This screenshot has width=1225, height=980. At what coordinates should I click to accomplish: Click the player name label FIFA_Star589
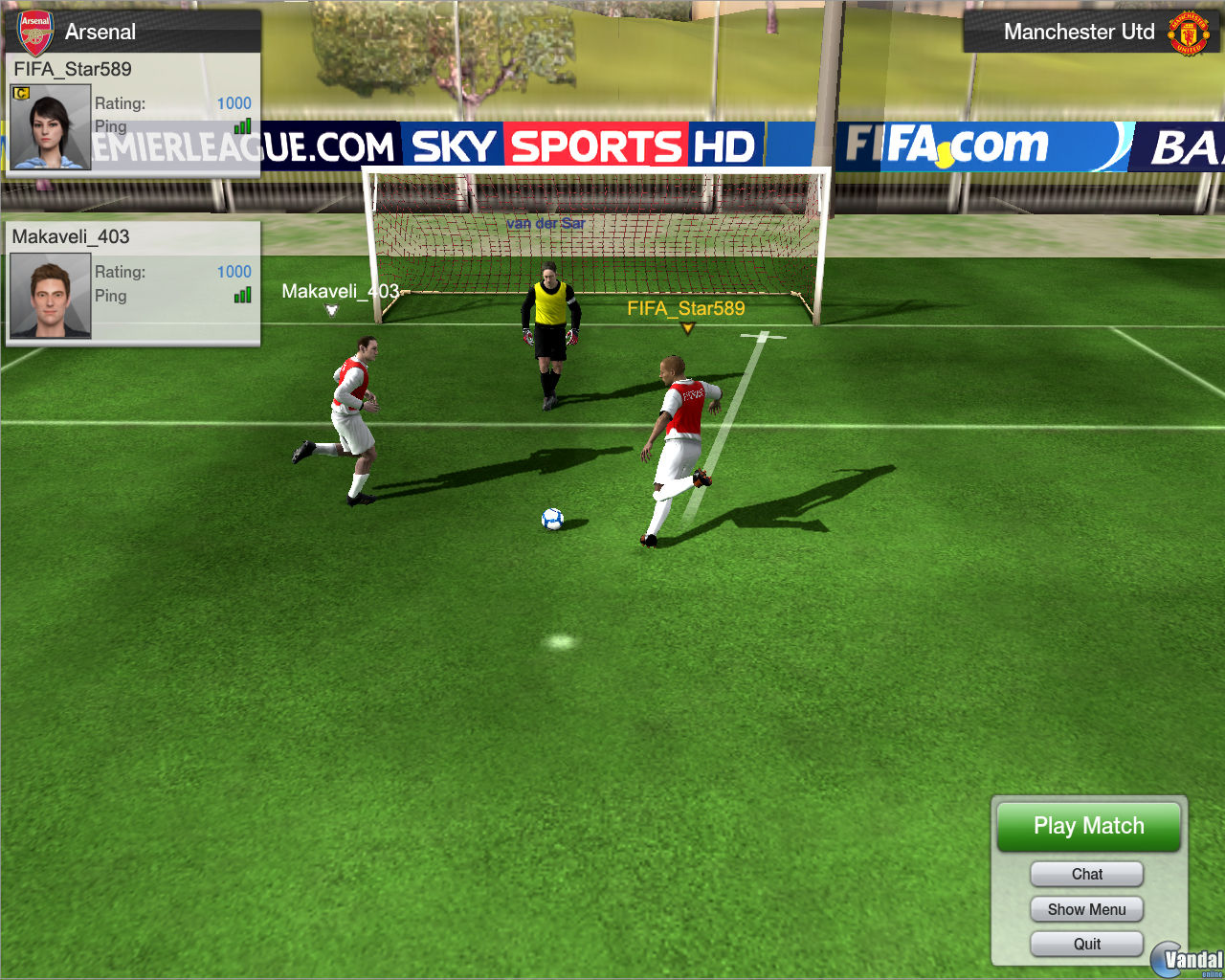(685, 309)
